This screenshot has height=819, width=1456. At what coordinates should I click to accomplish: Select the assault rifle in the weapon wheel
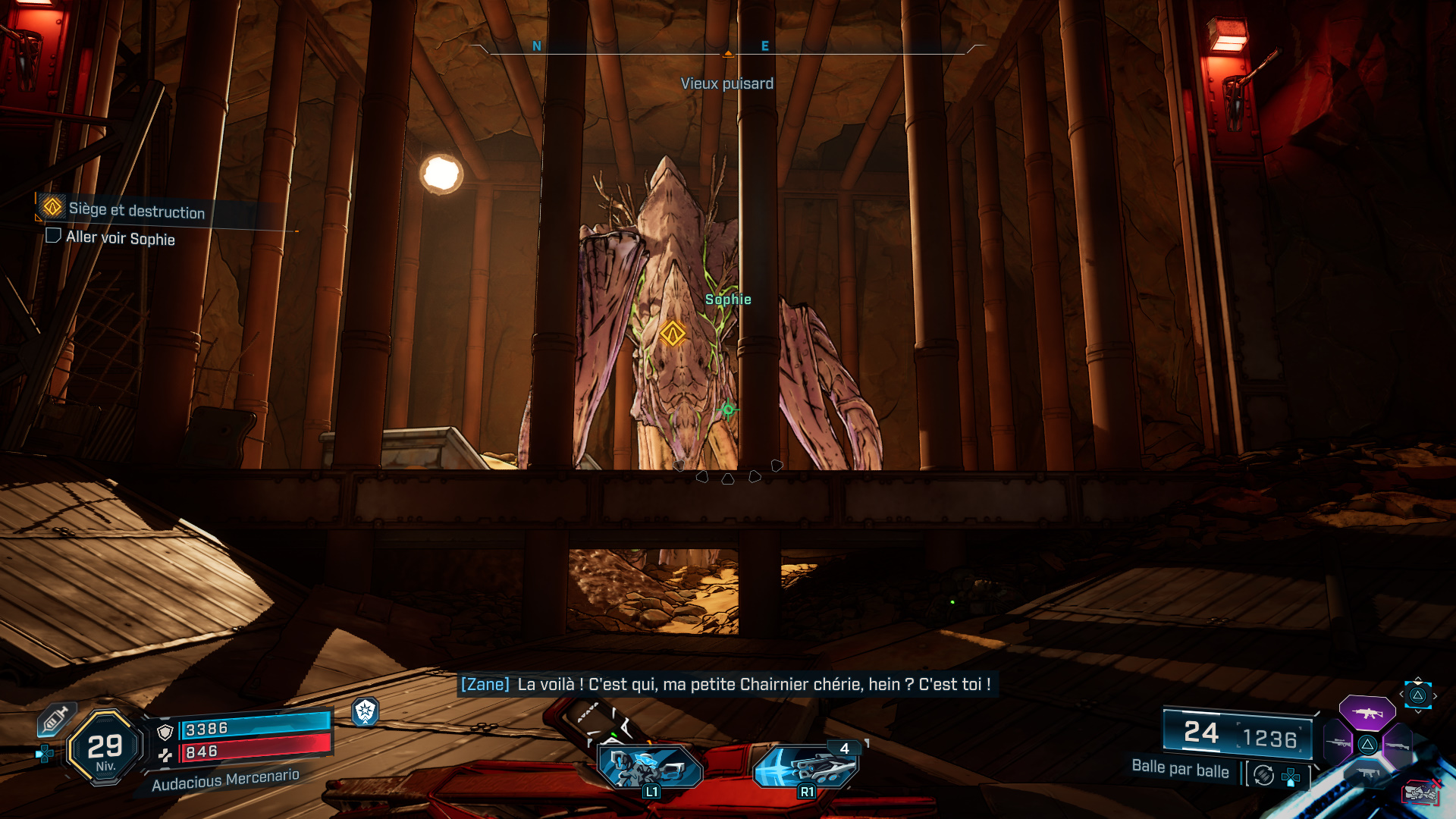(1367, 713)
